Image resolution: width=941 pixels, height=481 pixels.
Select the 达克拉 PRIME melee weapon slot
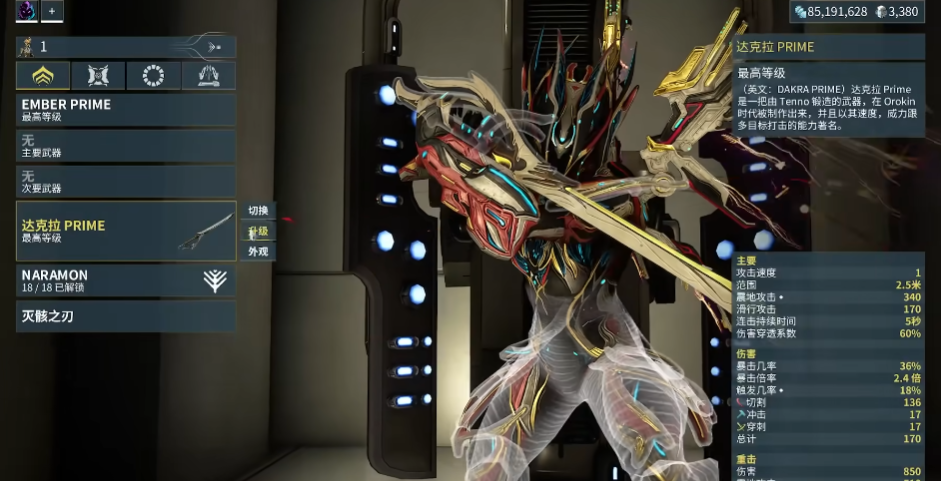coord(126,231)
